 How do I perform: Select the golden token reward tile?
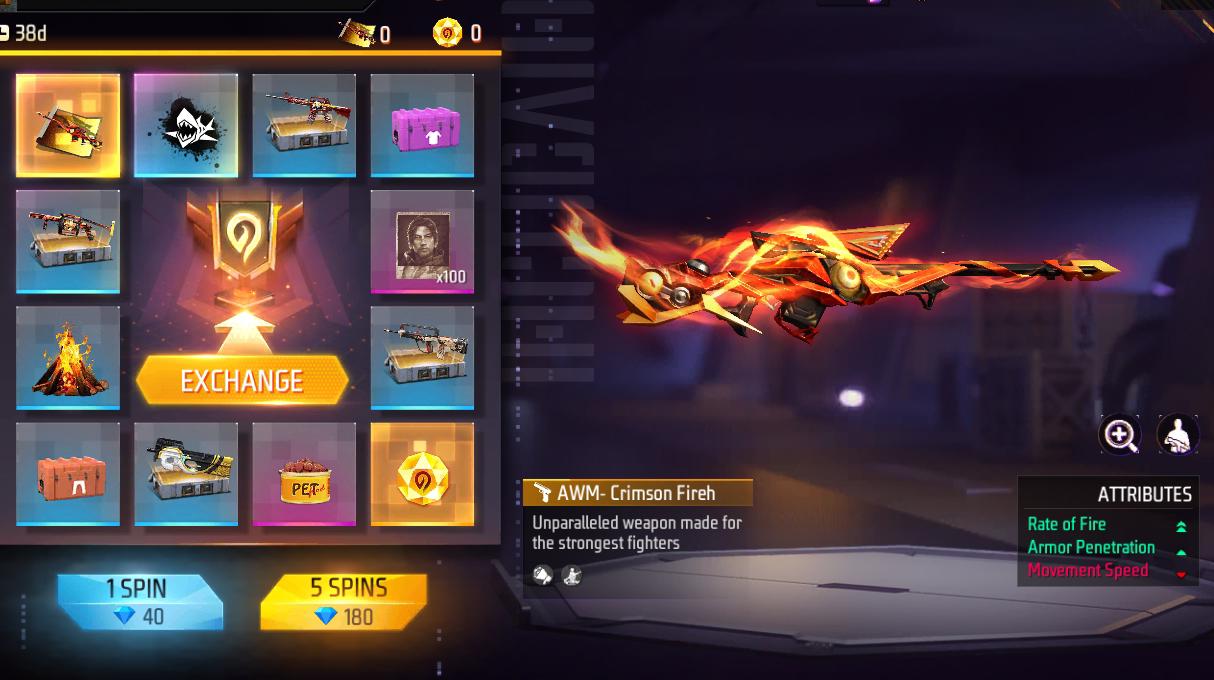tap(422, 474)
